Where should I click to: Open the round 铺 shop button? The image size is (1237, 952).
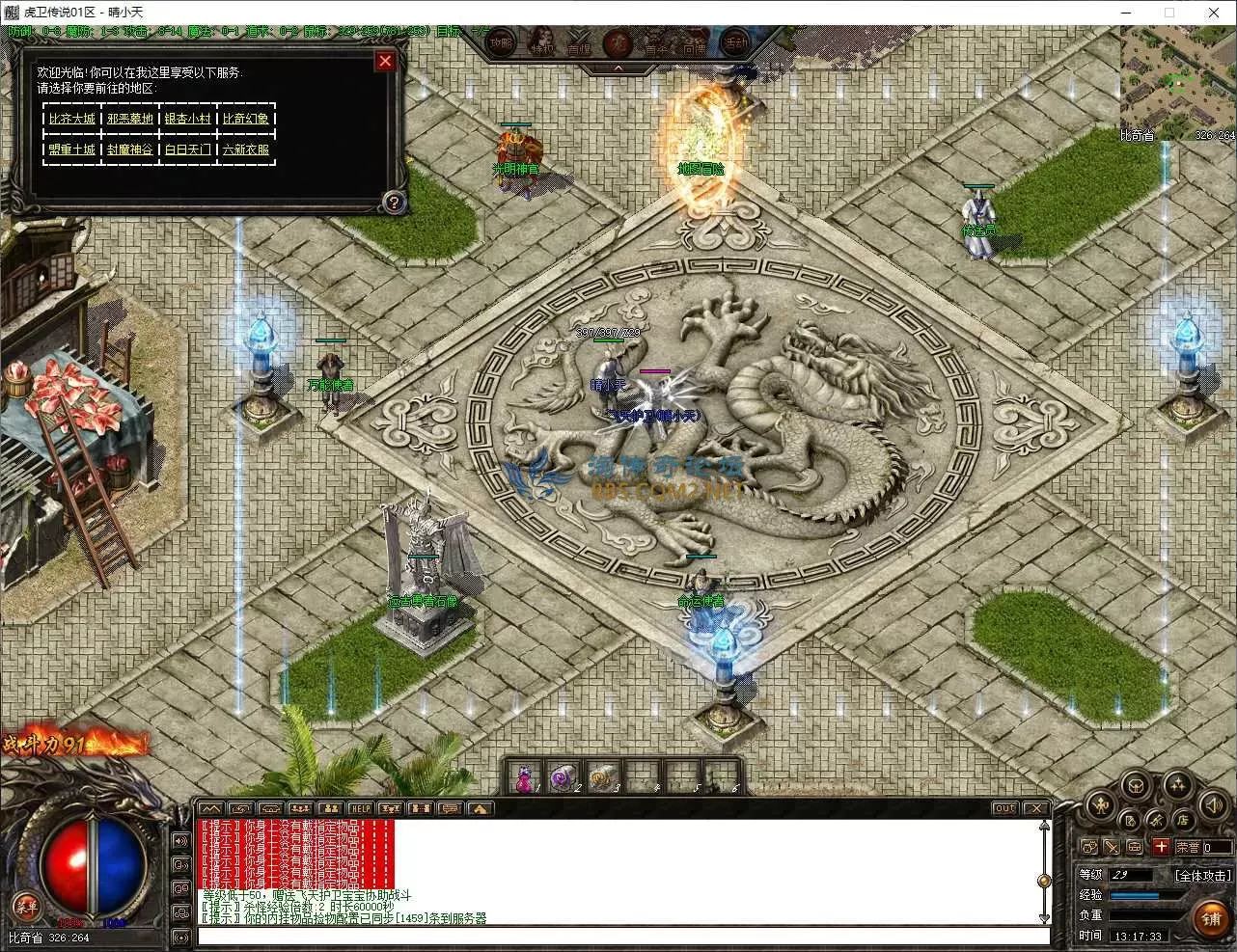1210,918
